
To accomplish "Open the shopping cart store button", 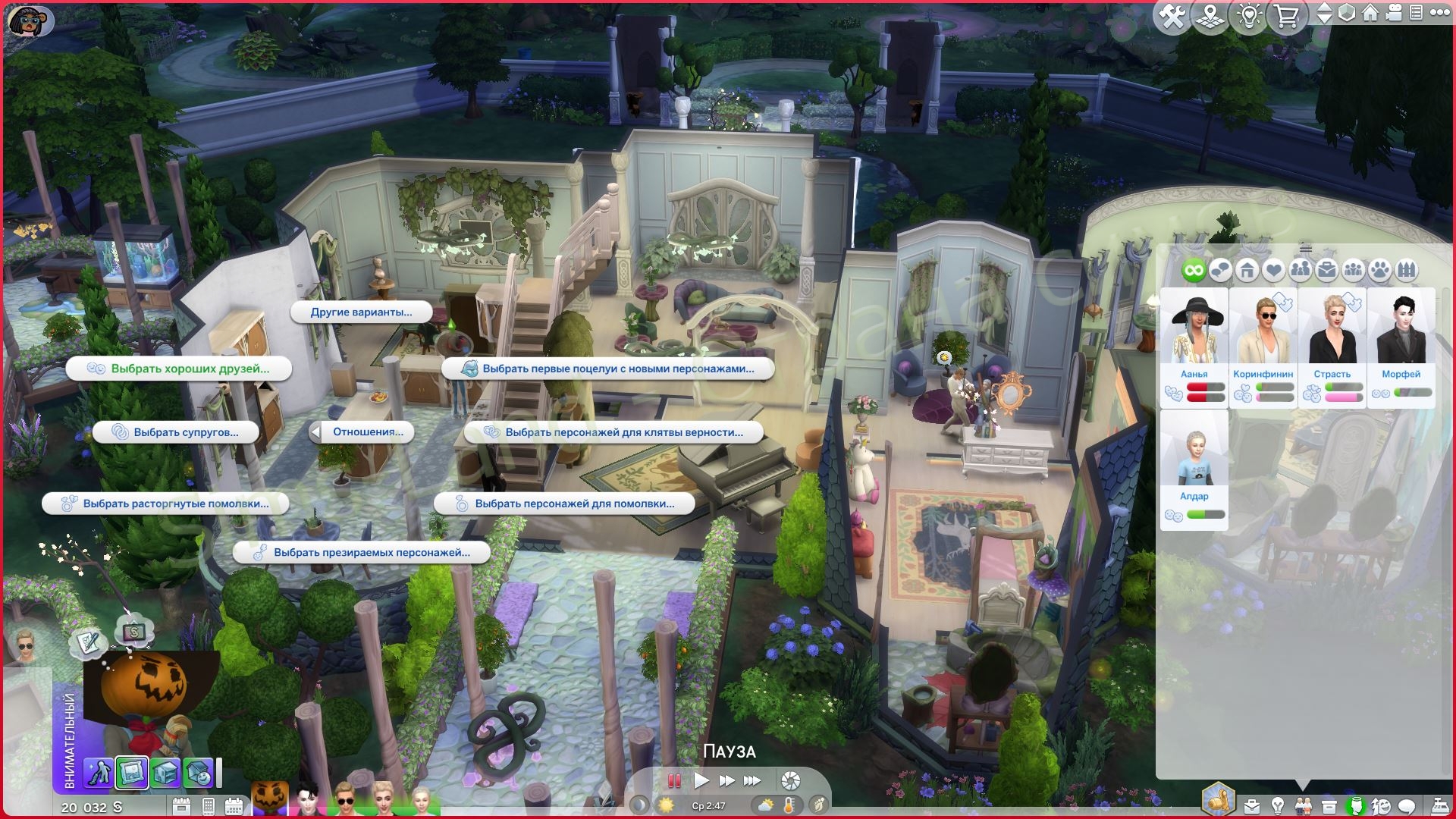I will coord(1286,15).
